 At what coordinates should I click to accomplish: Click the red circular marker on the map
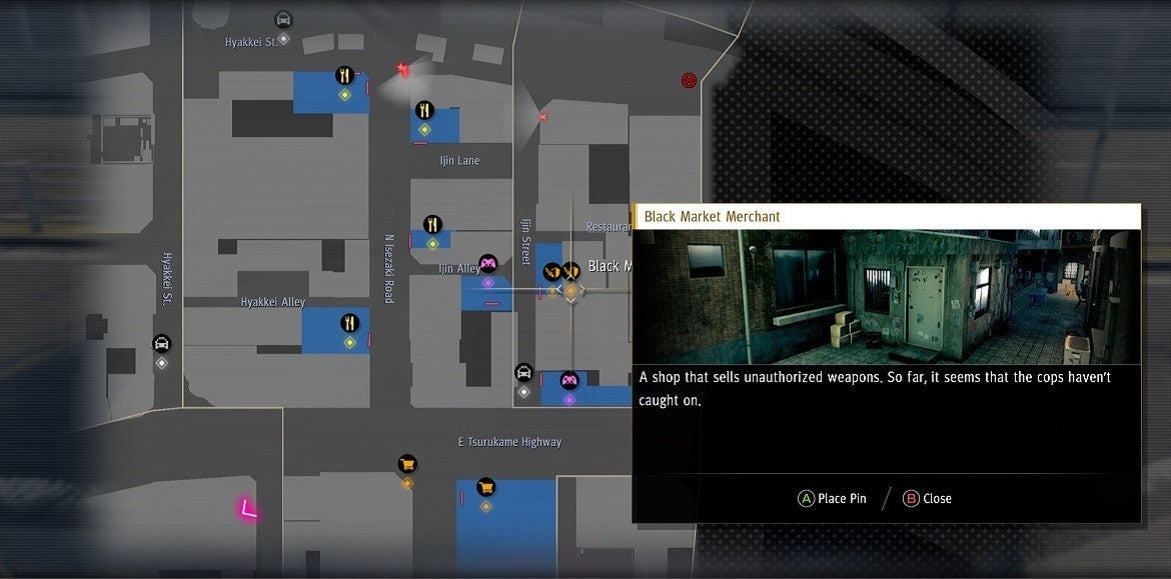(688, 80)
